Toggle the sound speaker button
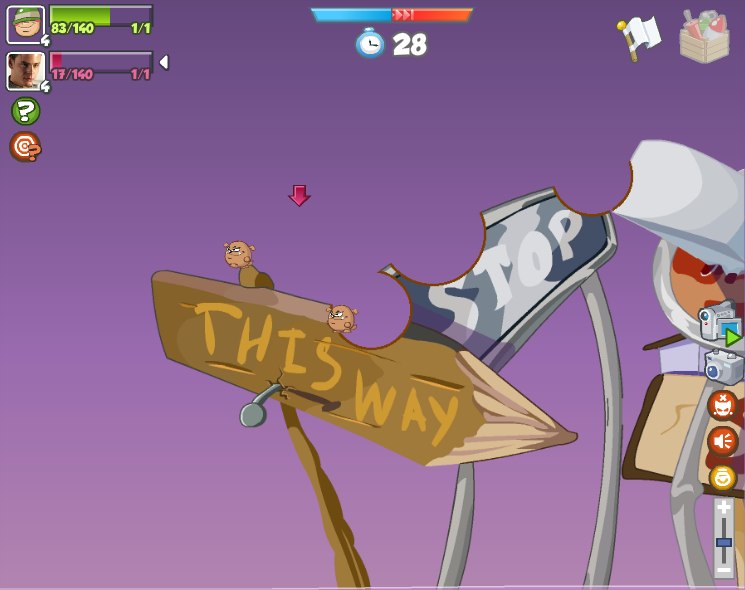Viewport: 745px width, 590px height. coord(722,441)
